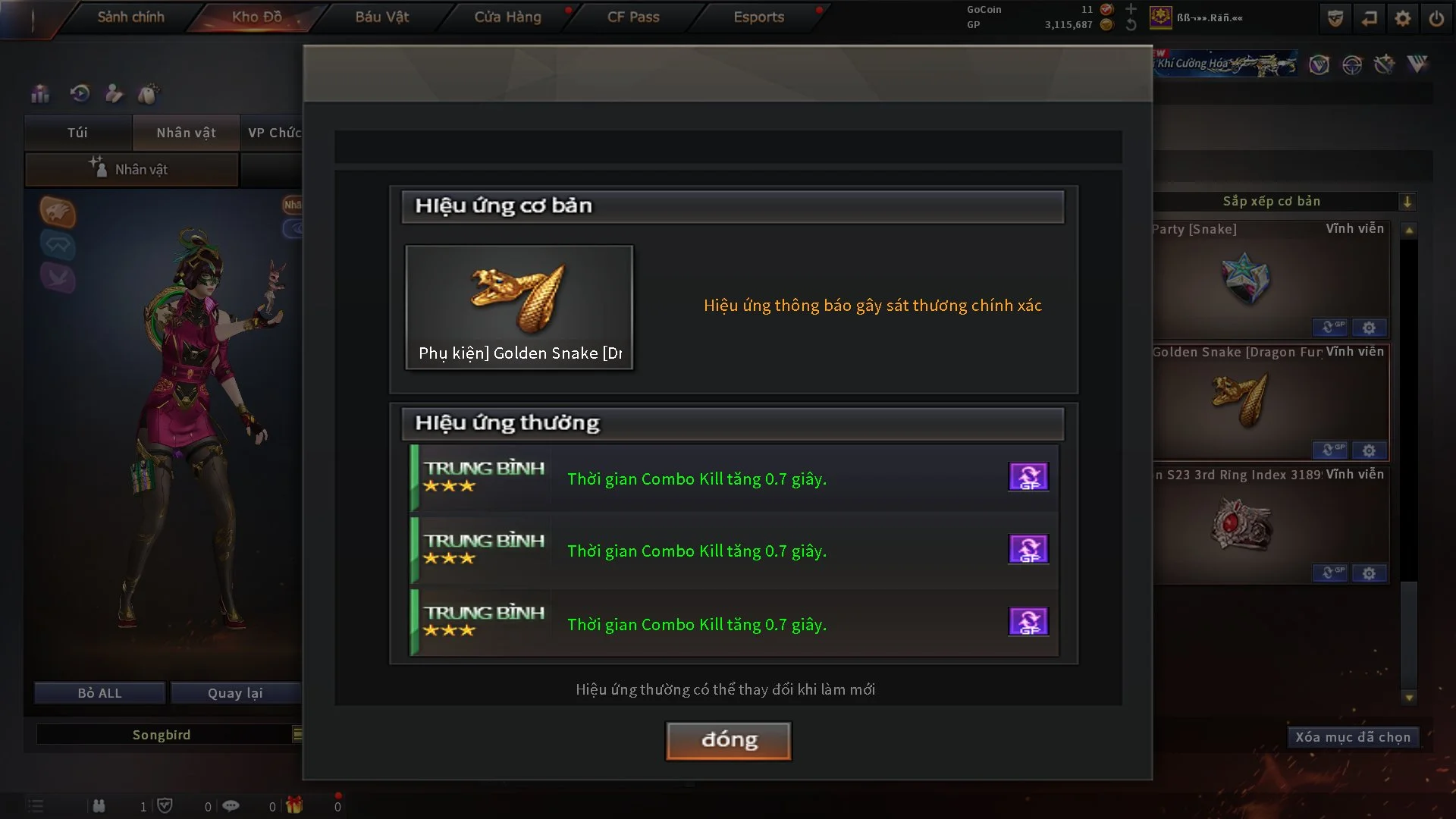Open the Sảnh chính lobby tab
This screenshot has width=1456, height=819.
click(130, 17)
